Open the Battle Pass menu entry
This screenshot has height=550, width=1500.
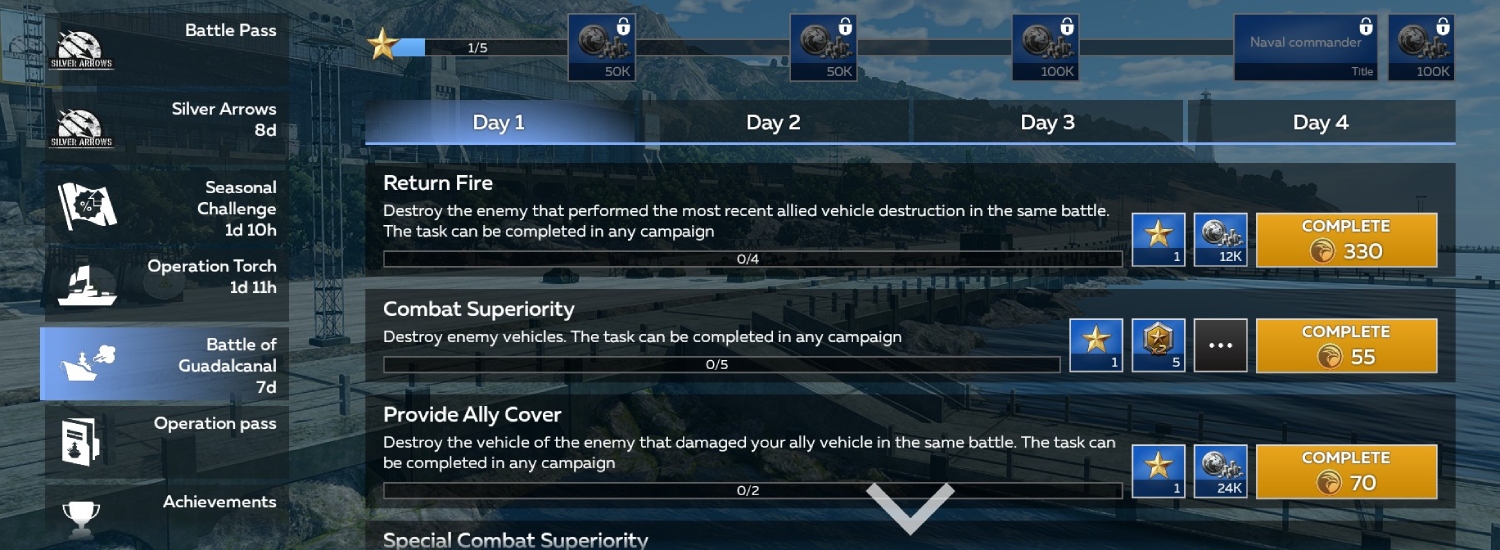165,46
